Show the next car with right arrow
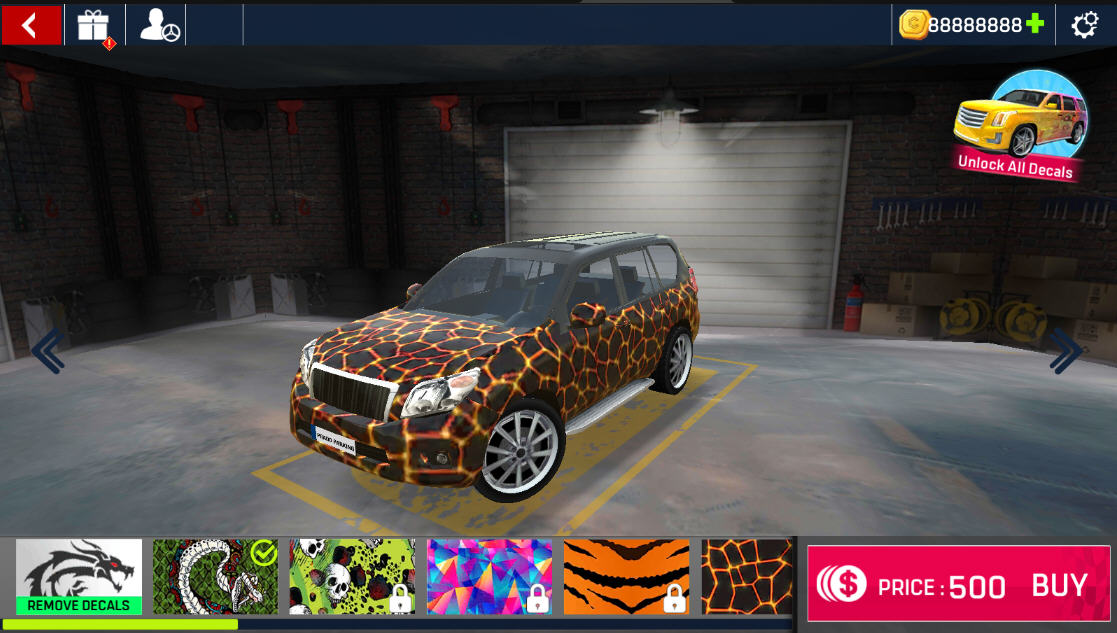Viewport: 1117px width, 633px height. [1066, 351]
